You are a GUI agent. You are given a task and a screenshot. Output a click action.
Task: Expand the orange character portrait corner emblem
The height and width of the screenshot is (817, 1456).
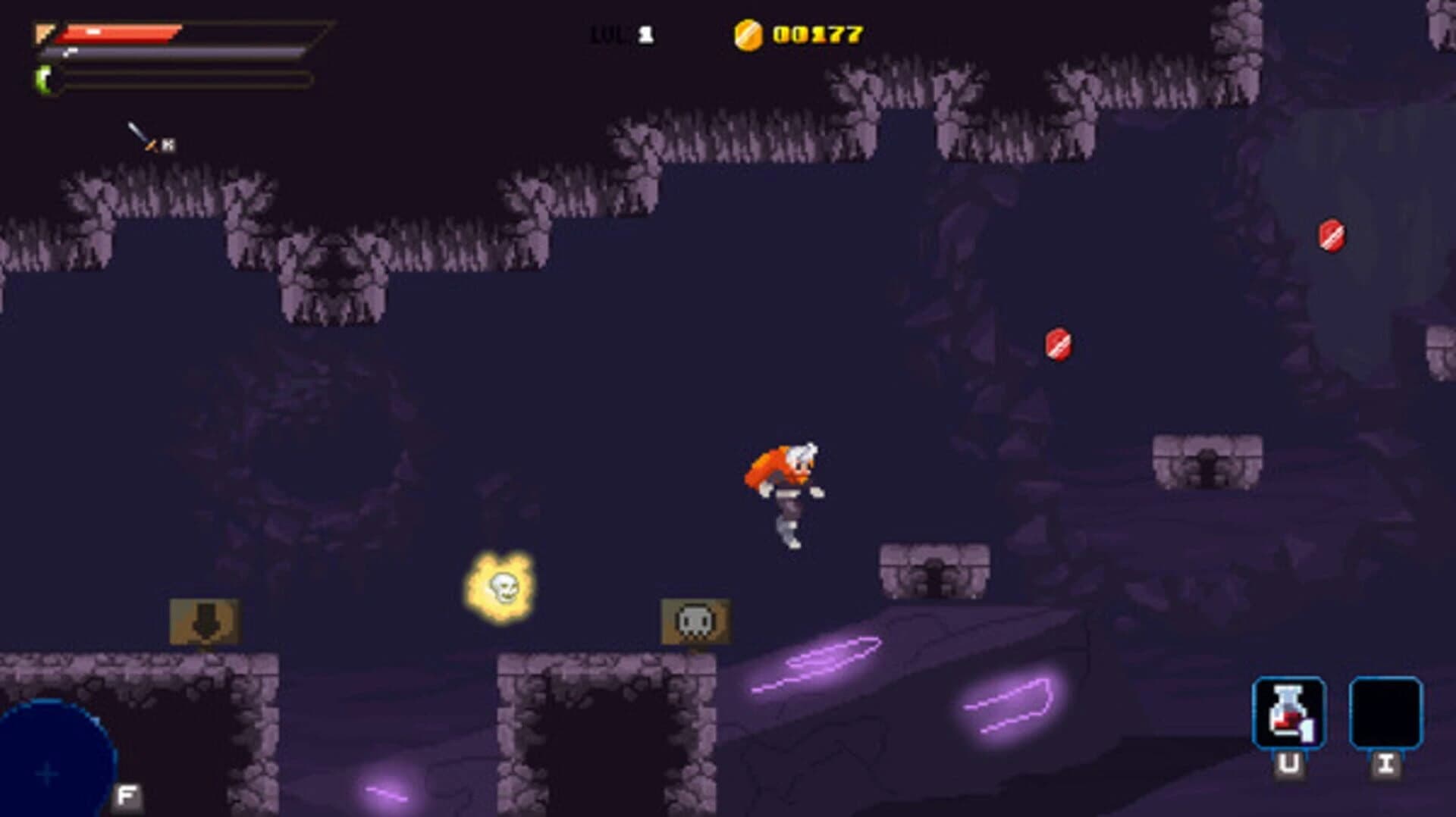[x=44, y=33]
